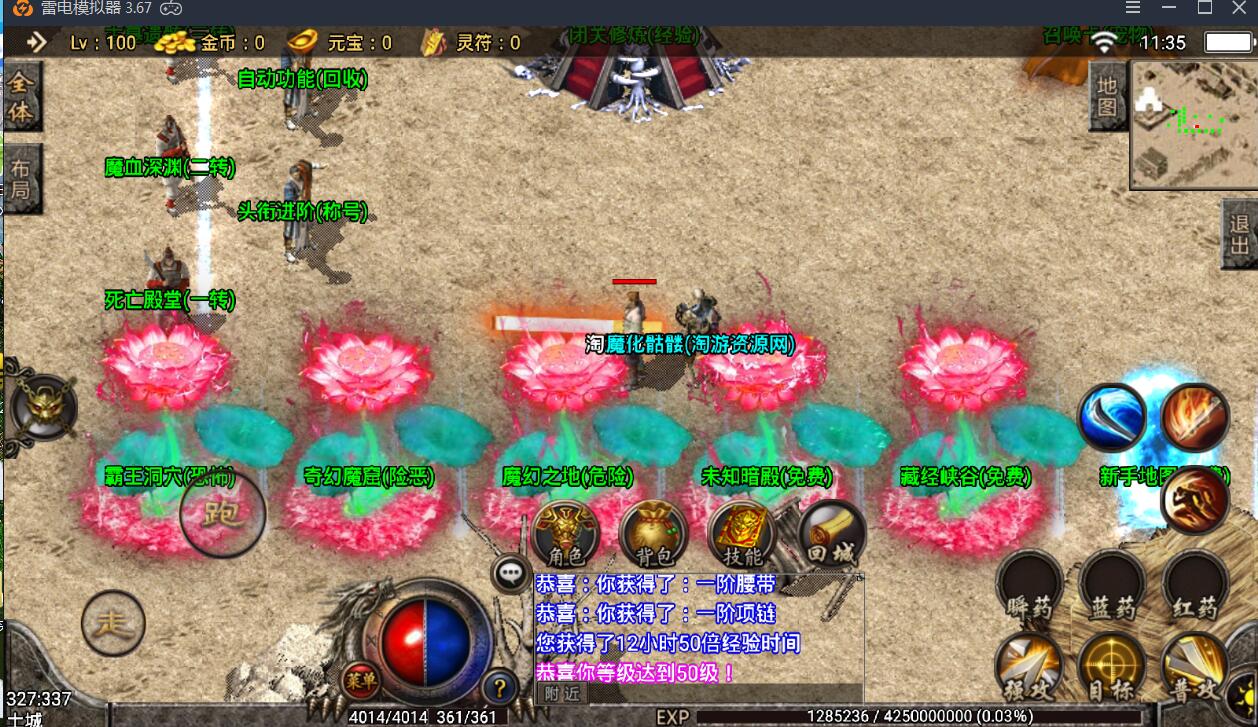Viewport: 1258px width, 727px height.
Task: Tap the 目标 target crosshair button
Action: (1111, 667)
